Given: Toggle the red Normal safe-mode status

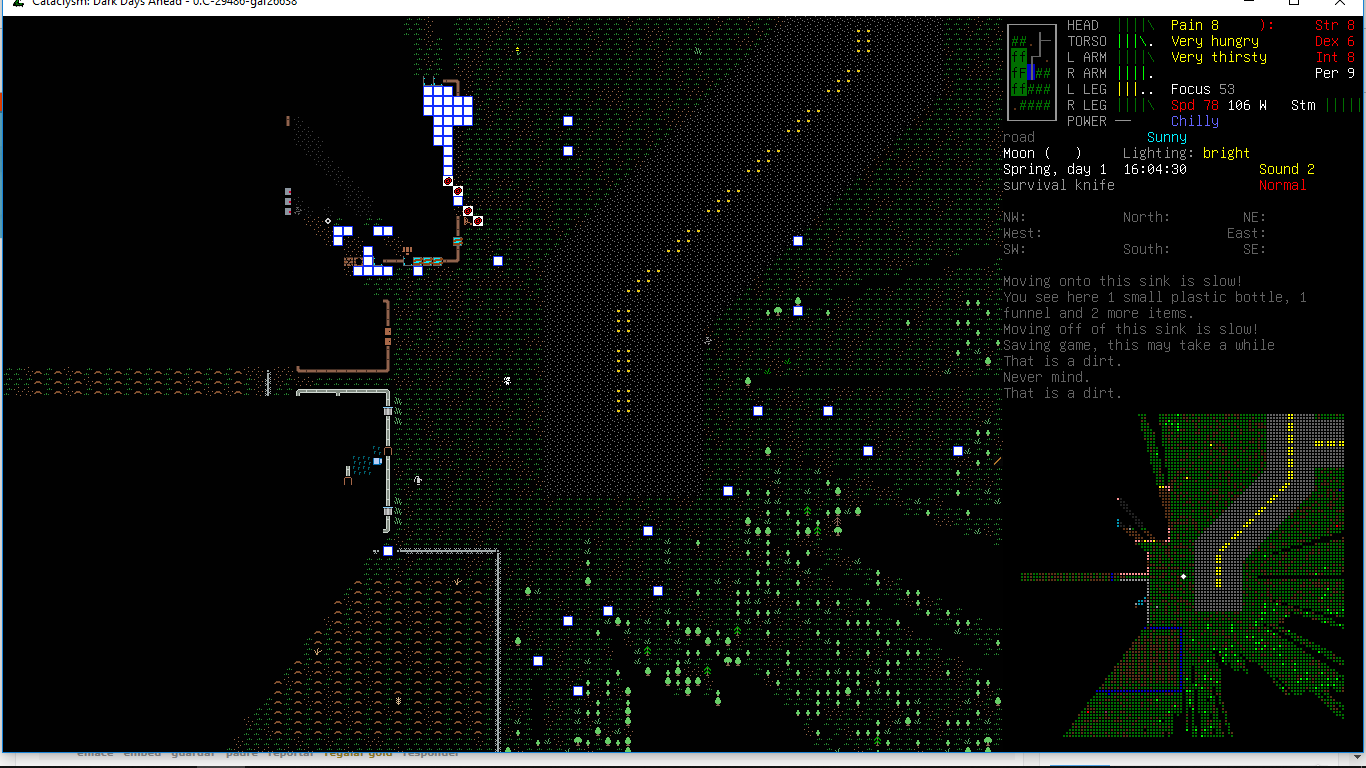Looking at the screenshot, I should 1283,185.
